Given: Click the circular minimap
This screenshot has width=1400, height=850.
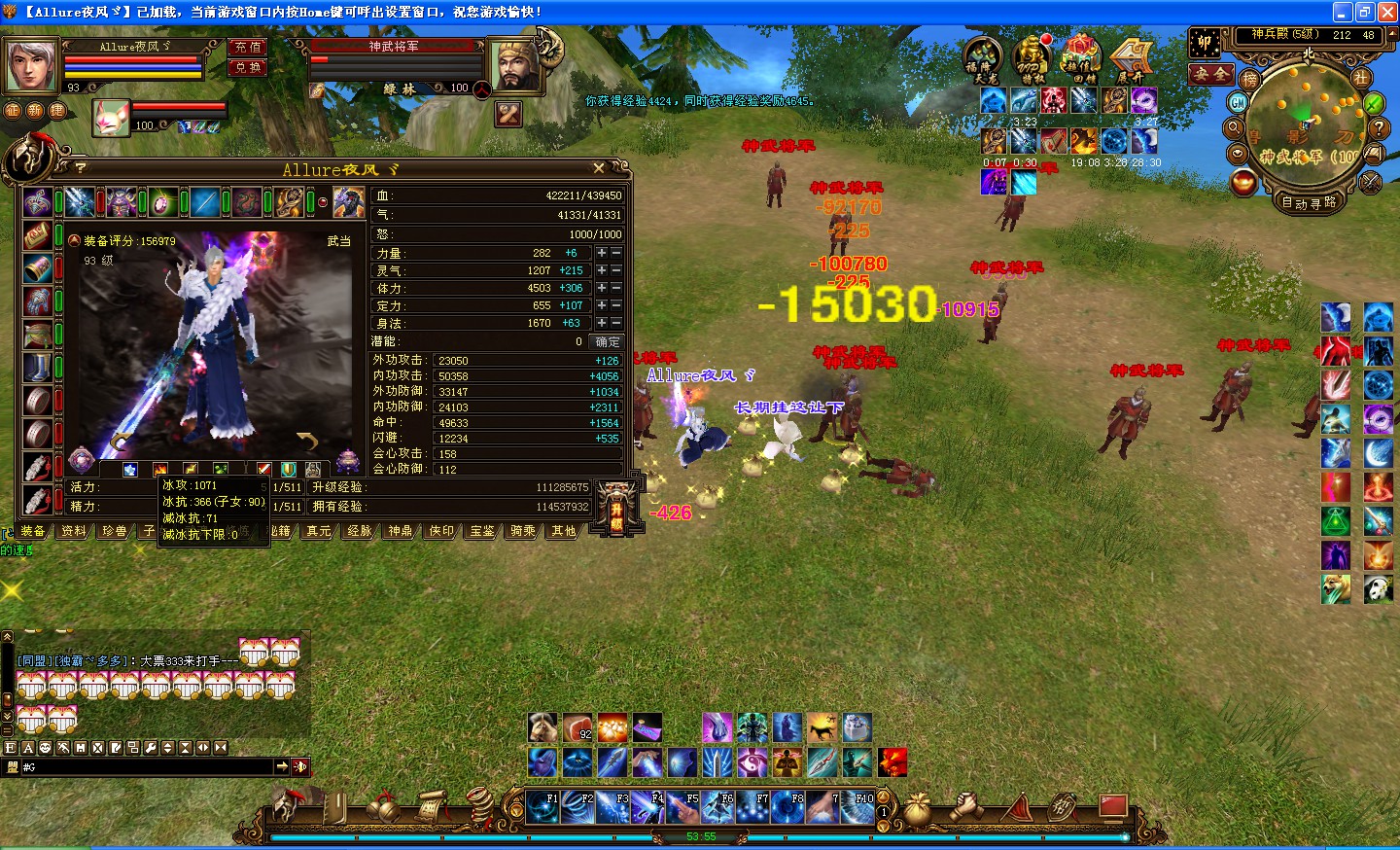Looking at the screenshot, I should [x=1308, y=126].
